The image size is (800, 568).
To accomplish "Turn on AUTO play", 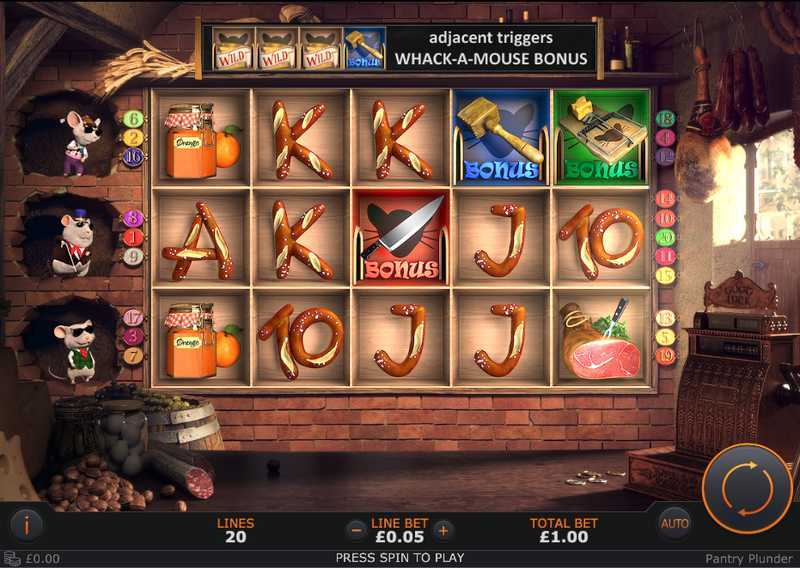I will click(675, 523).
